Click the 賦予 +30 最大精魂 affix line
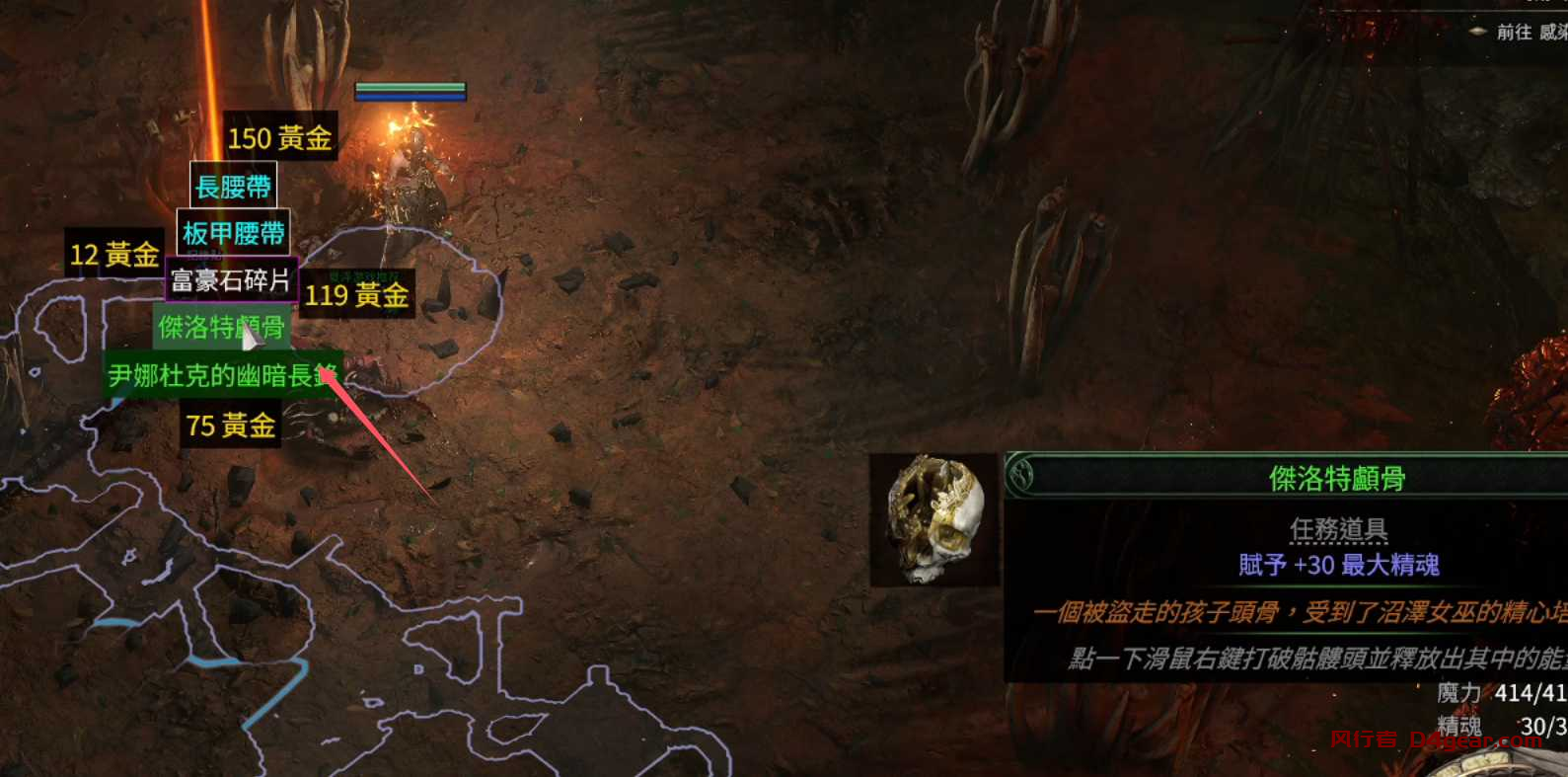Viewport: 1568px width, 777px height. (x=1338, y=565)
